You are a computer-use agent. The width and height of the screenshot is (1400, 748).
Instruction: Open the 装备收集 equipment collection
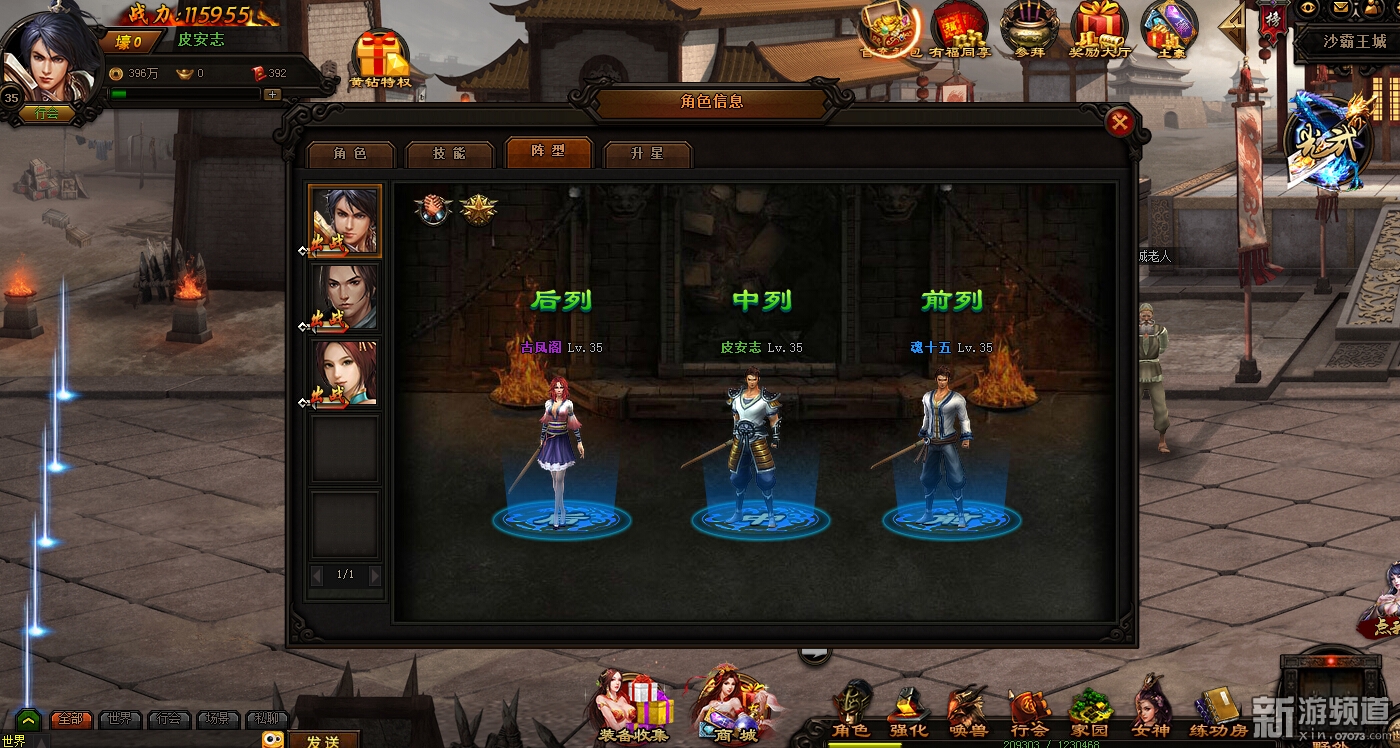(634, 707)
